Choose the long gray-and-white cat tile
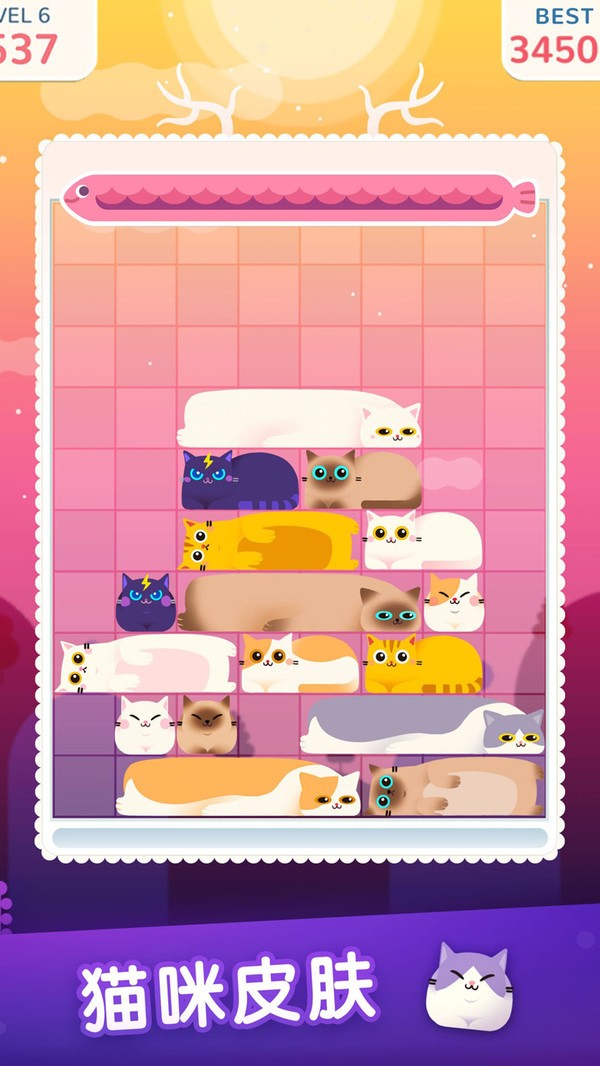Viewport: 600px width, 1066px height. point(423,725)
